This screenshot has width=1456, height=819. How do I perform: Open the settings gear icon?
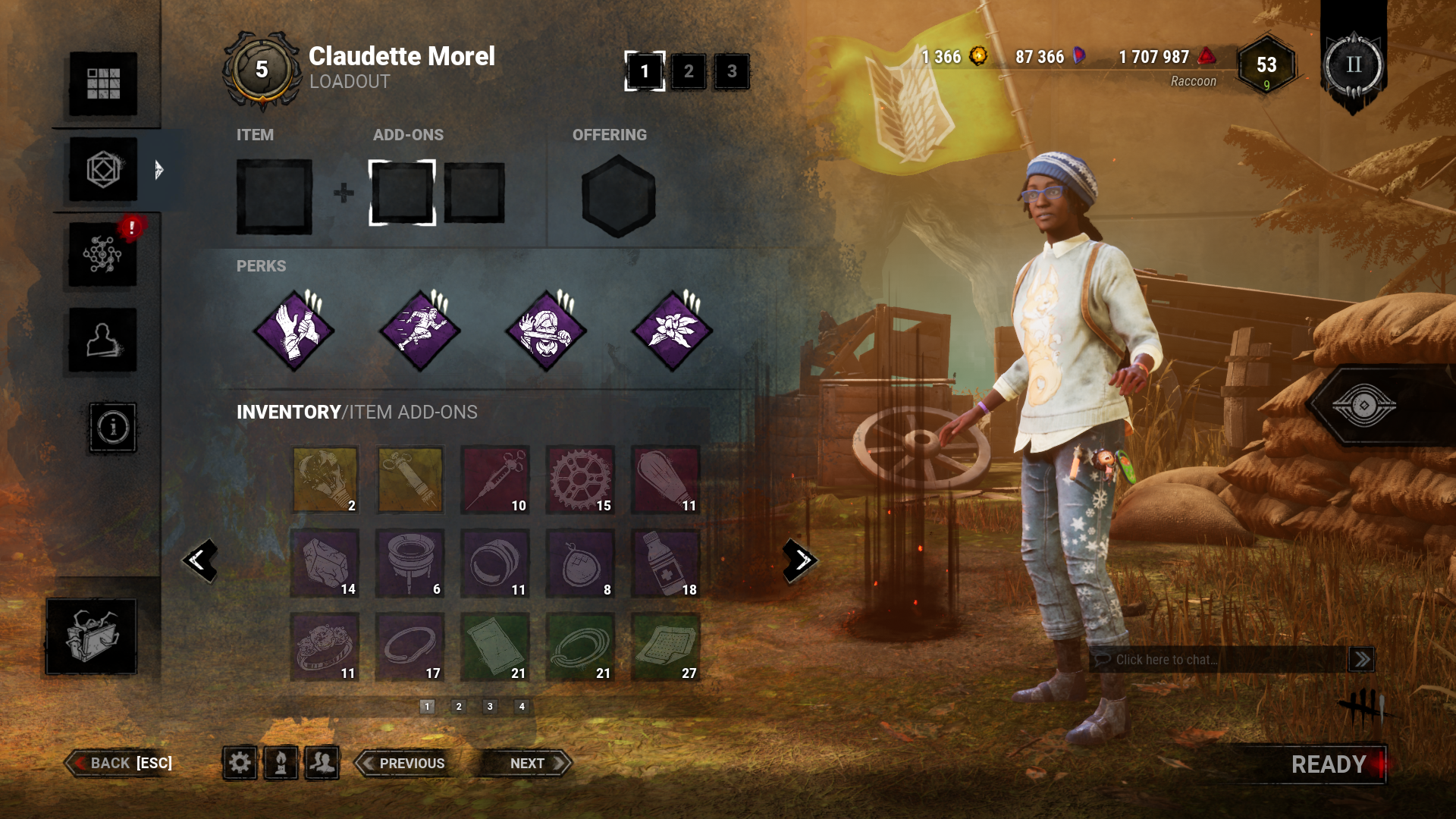(240, 762)
